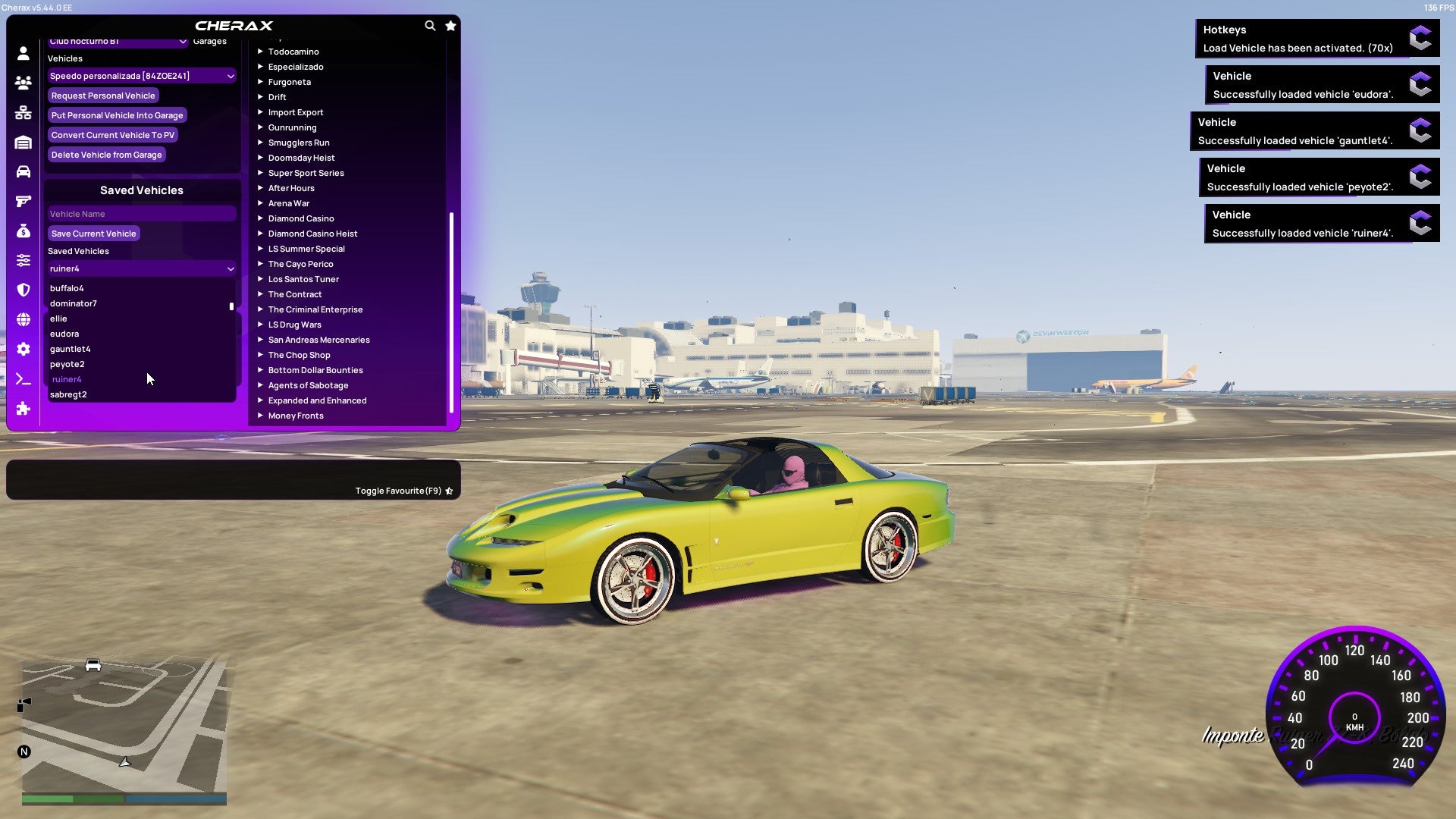This screenshot has width=1456, height=819.
Task: Open the Weapons pistol icon
Action: click(23, 200)
